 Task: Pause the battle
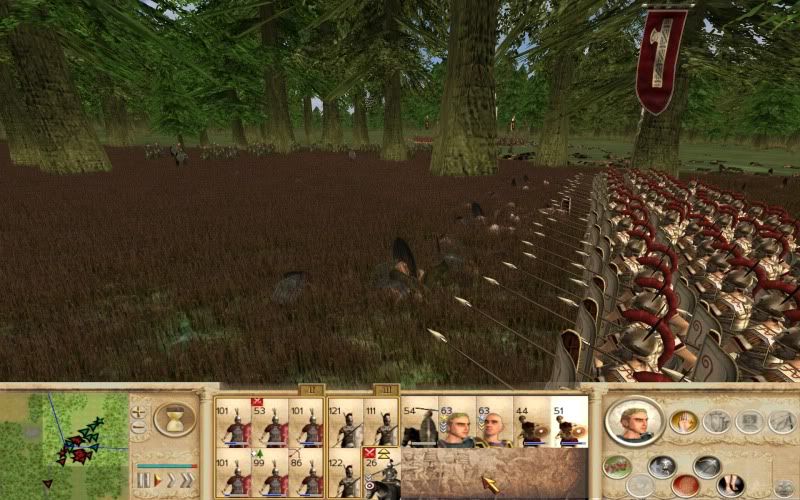coord(143,480)
